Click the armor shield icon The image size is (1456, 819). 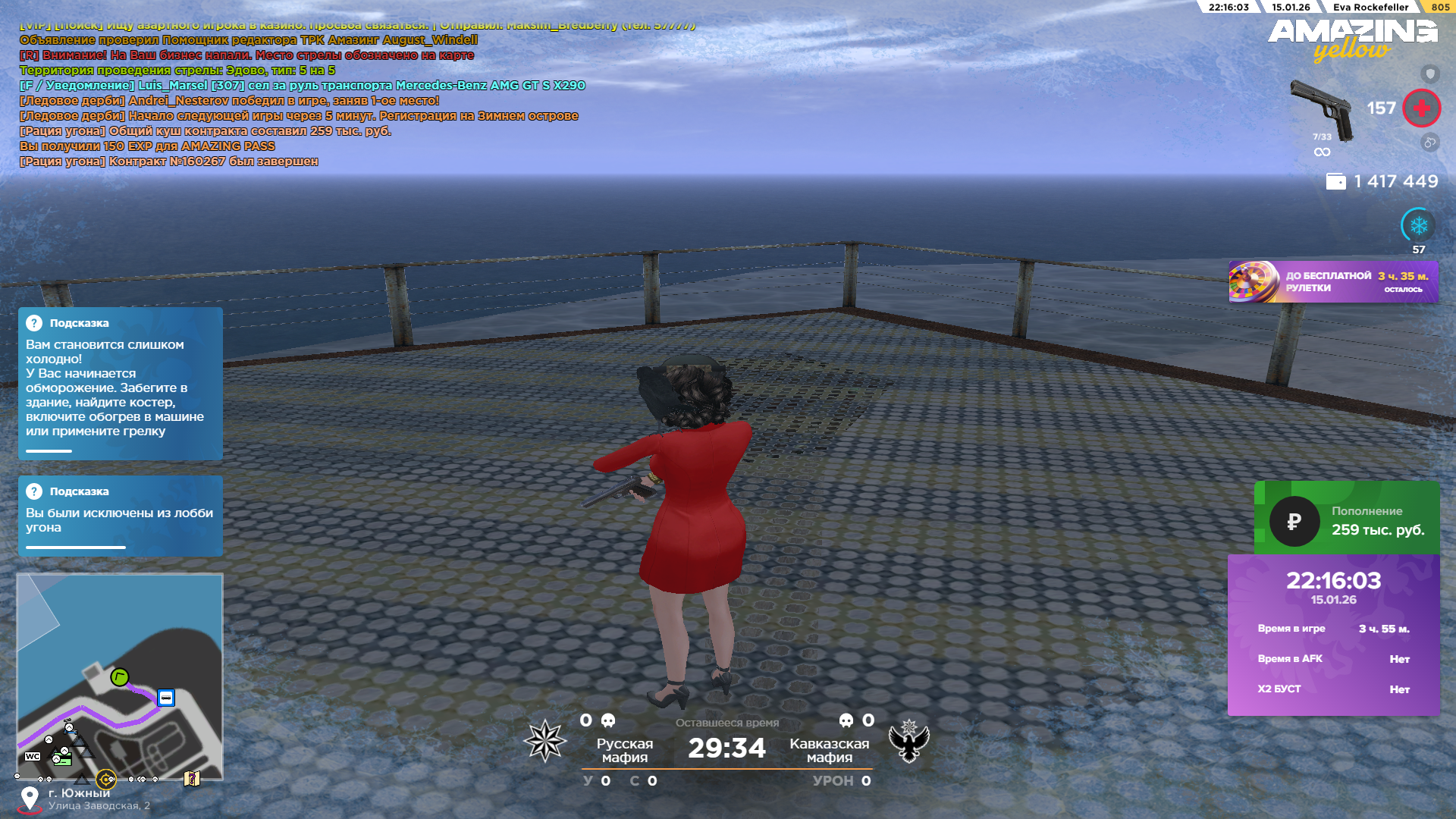tap(1429, 74)
